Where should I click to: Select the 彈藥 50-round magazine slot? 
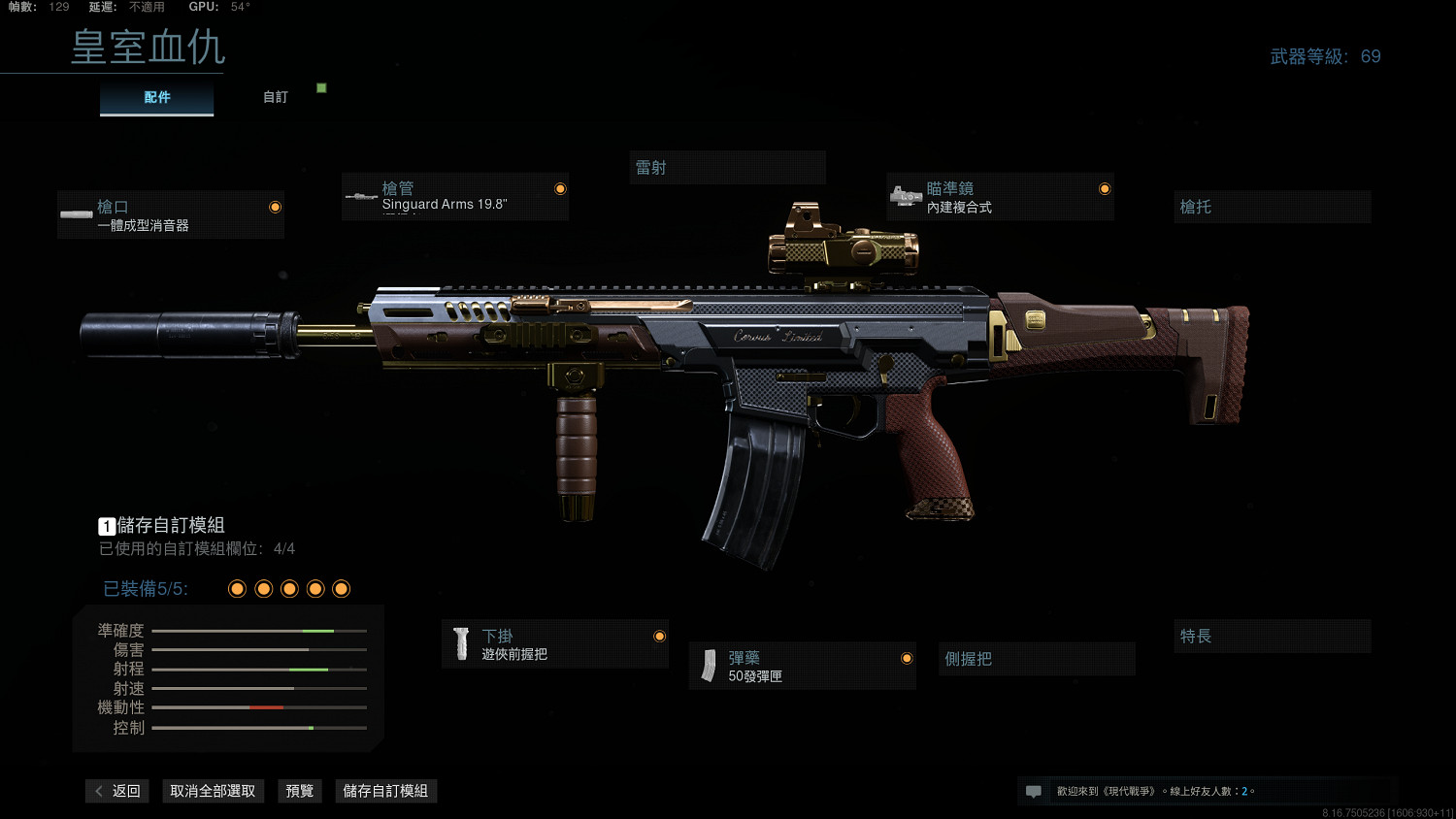click(802, 667)
